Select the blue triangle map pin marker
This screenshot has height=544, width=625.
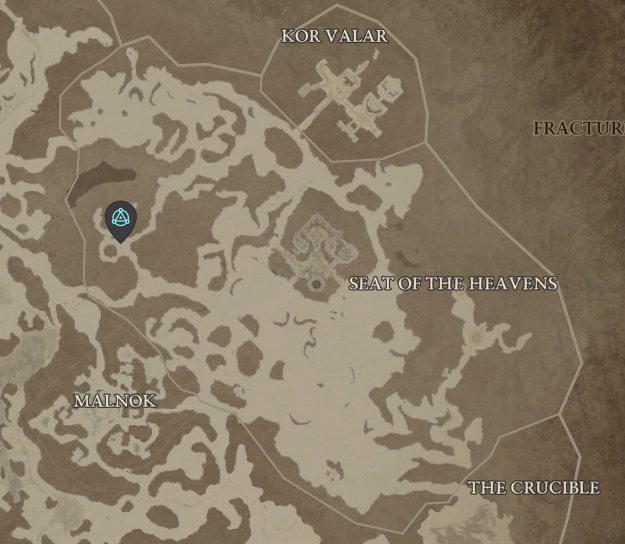pyautogui.click(x=120, y=219)
